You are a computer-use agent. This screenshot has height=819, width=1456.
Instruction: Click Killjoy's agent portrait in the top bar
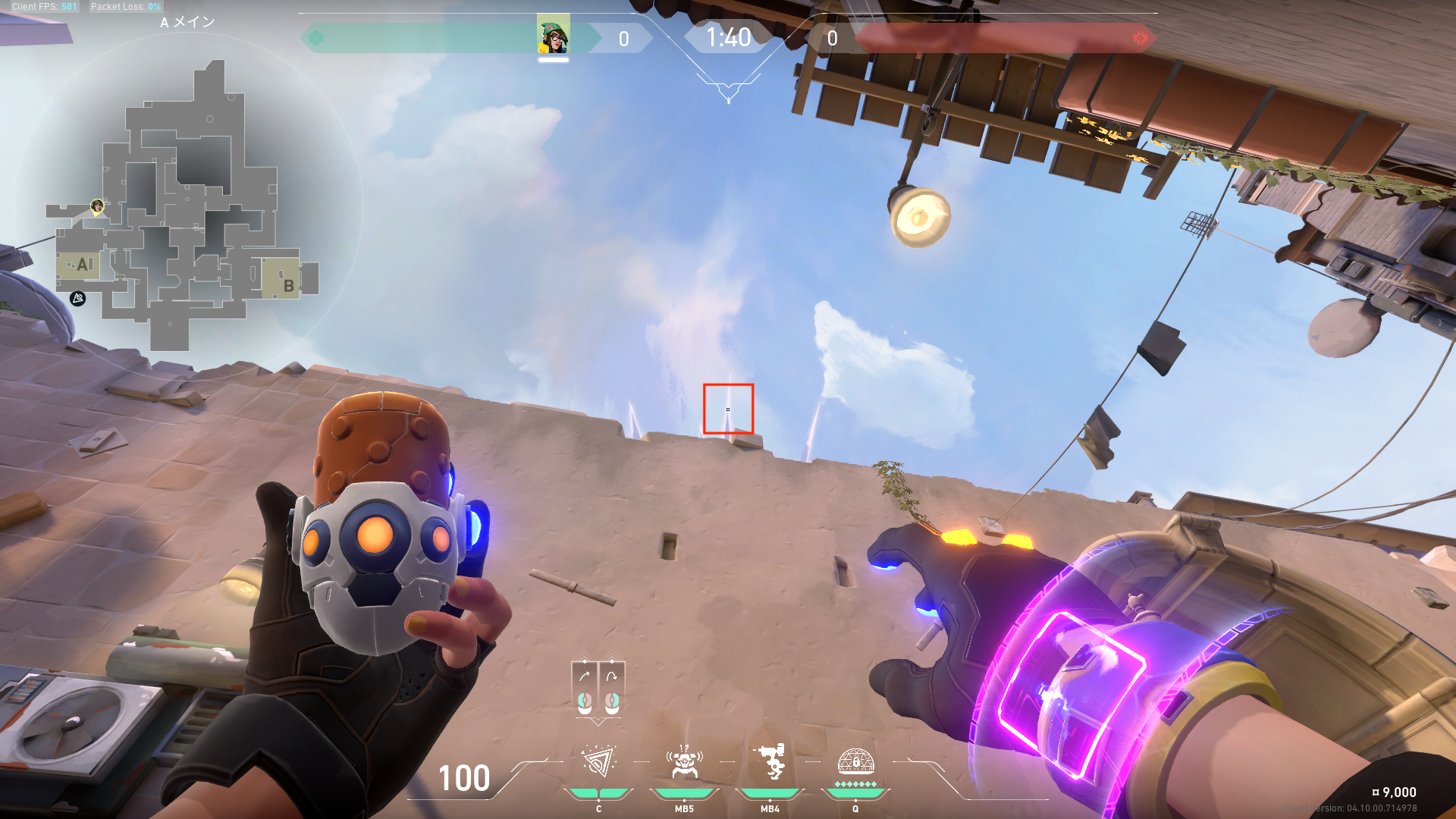click(x=553, y=36)
